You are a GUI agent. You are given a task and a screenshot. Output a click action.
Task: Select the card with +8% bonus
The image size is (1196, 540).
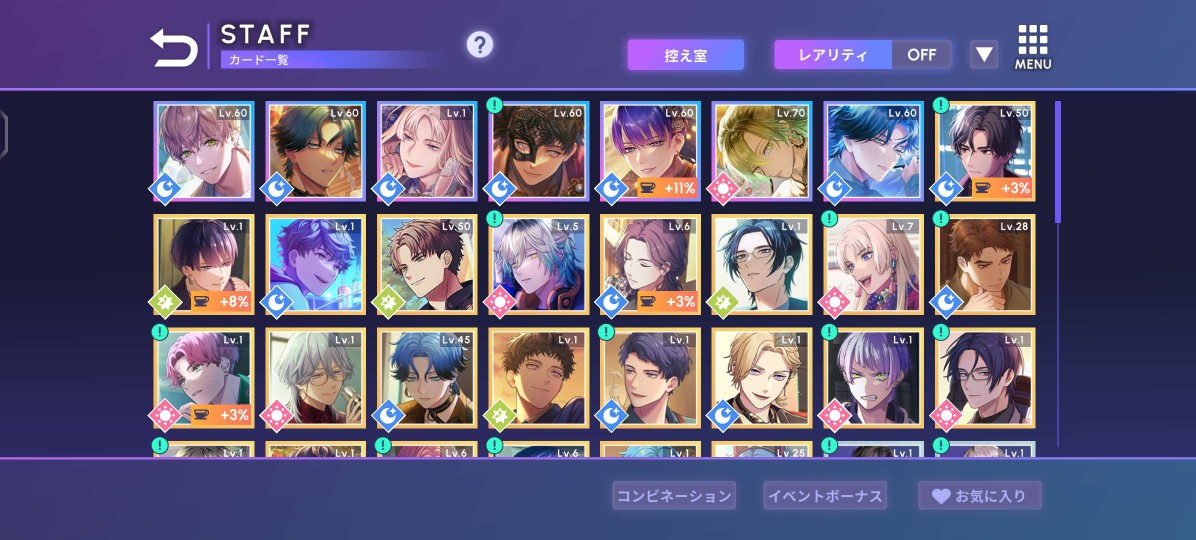point(203,264)
